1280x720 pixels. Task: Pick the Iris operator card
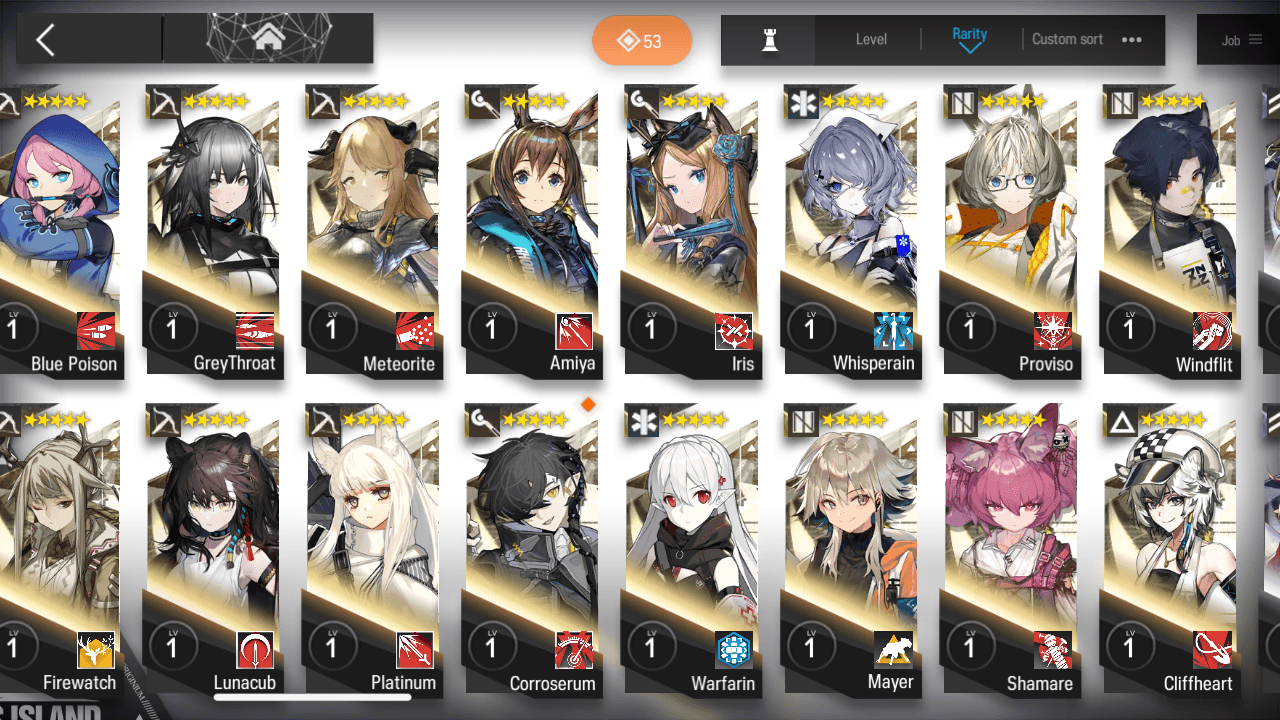(x=692, y=230)
